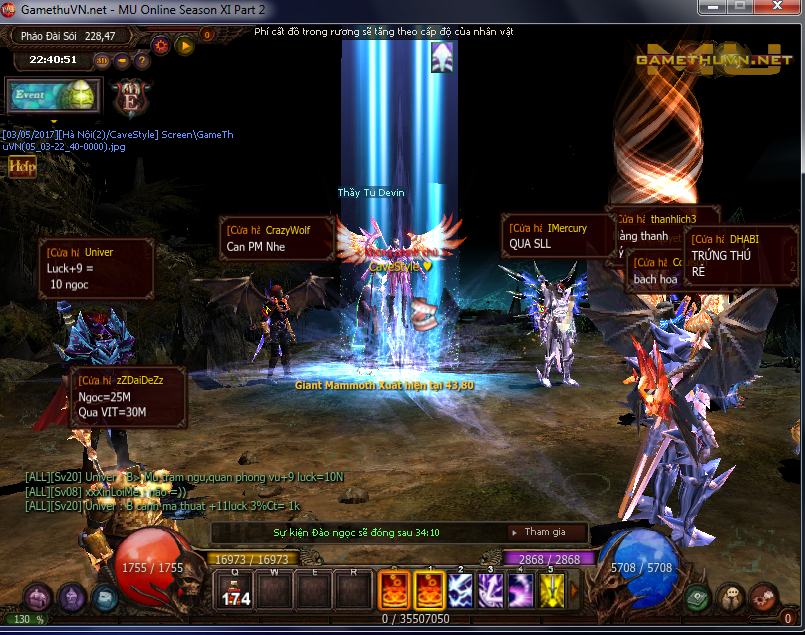Click the Tham gia event button
The image size is (805, 635).
[545, 532]
